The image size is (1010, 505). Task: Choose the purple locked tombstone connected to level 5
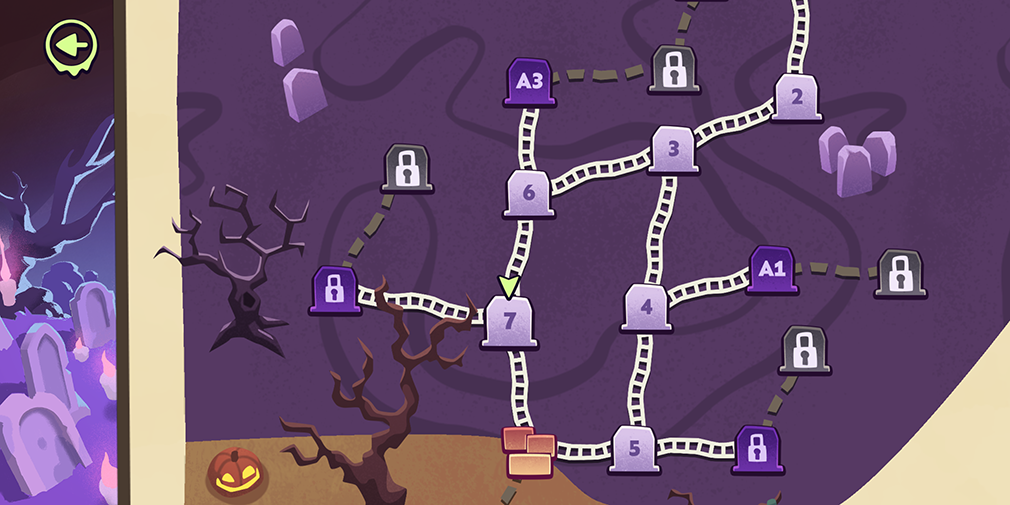(x=758, y=449)
